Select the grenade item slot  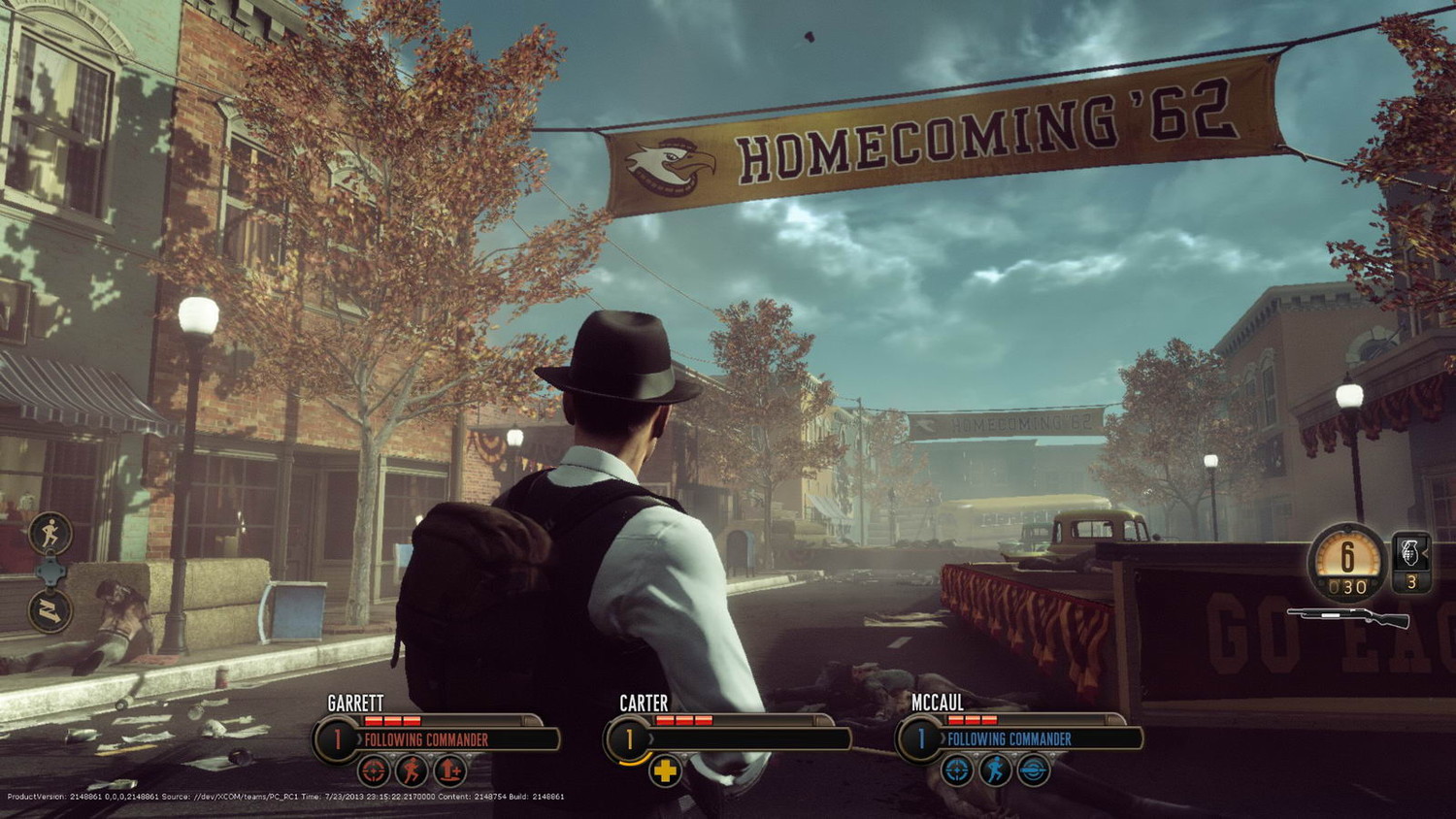coord(1411,561)
